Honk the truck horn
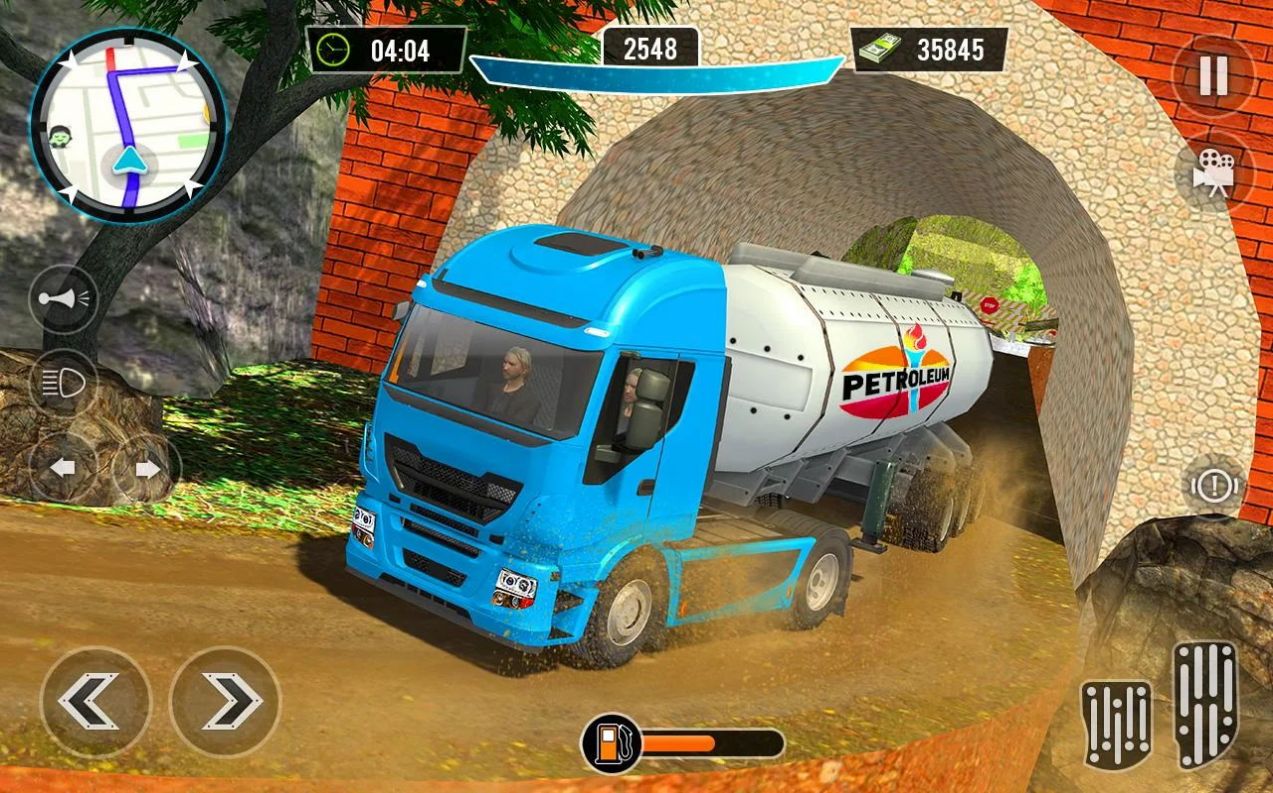Image resolution: width=1273 pixels, height=793 pixels. pos(63,298)
